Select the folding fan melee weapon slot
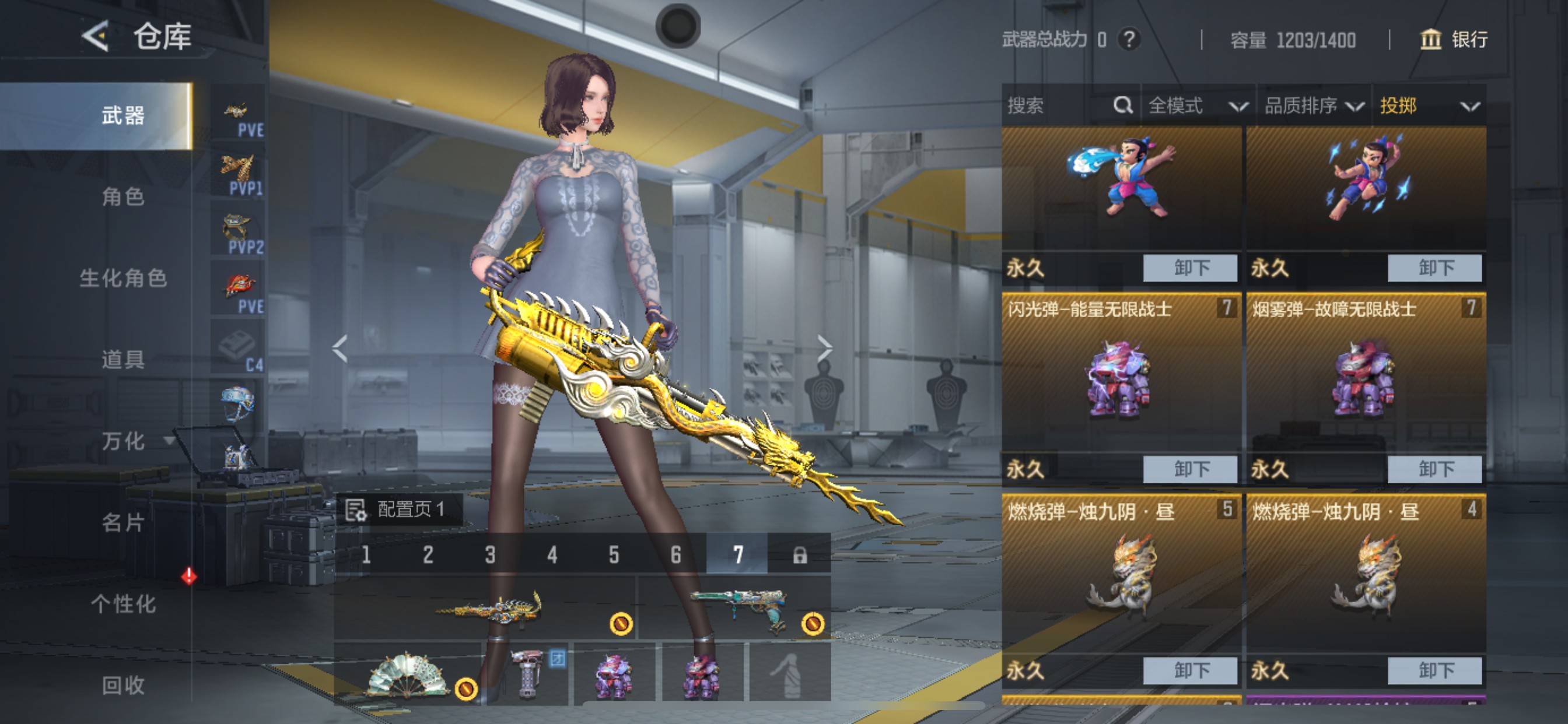The height and width of the screenshot is (724, 1568). [408, 673]
